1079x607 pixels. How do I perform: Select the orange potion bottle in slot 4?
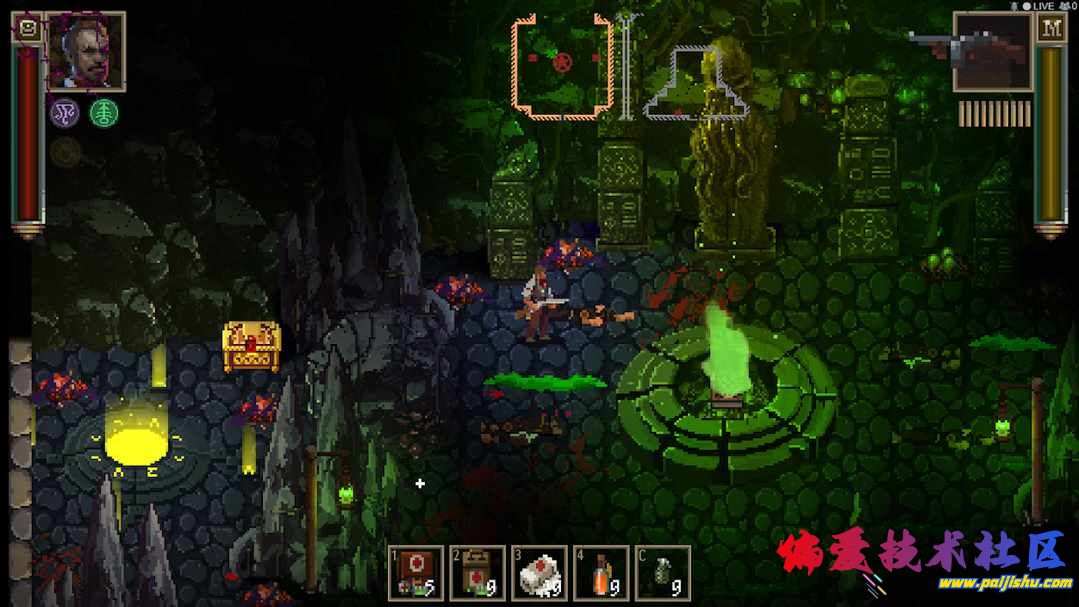pyautogui.click(x=601, y=574)
